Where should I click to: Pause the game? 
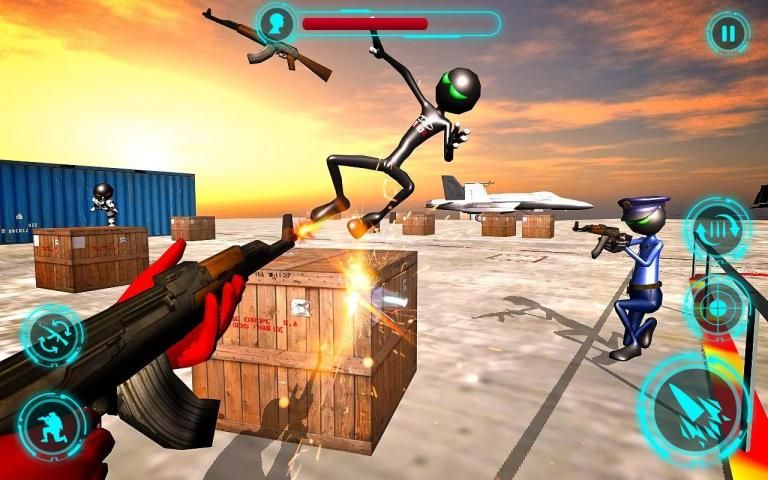[x=728, y=34]
